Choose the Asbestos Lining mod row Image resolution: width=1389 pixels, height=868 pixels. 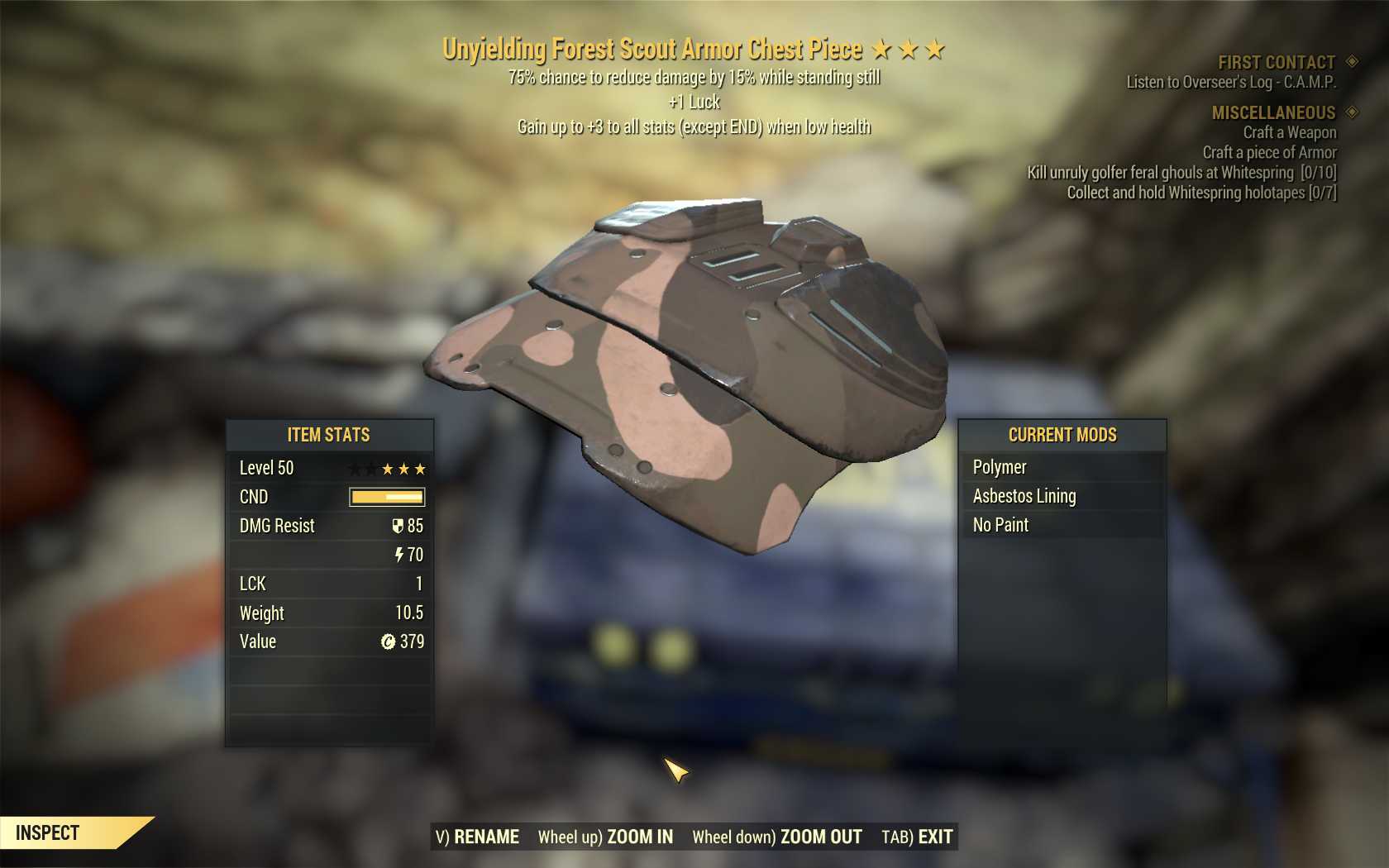tap(1024, 496)
